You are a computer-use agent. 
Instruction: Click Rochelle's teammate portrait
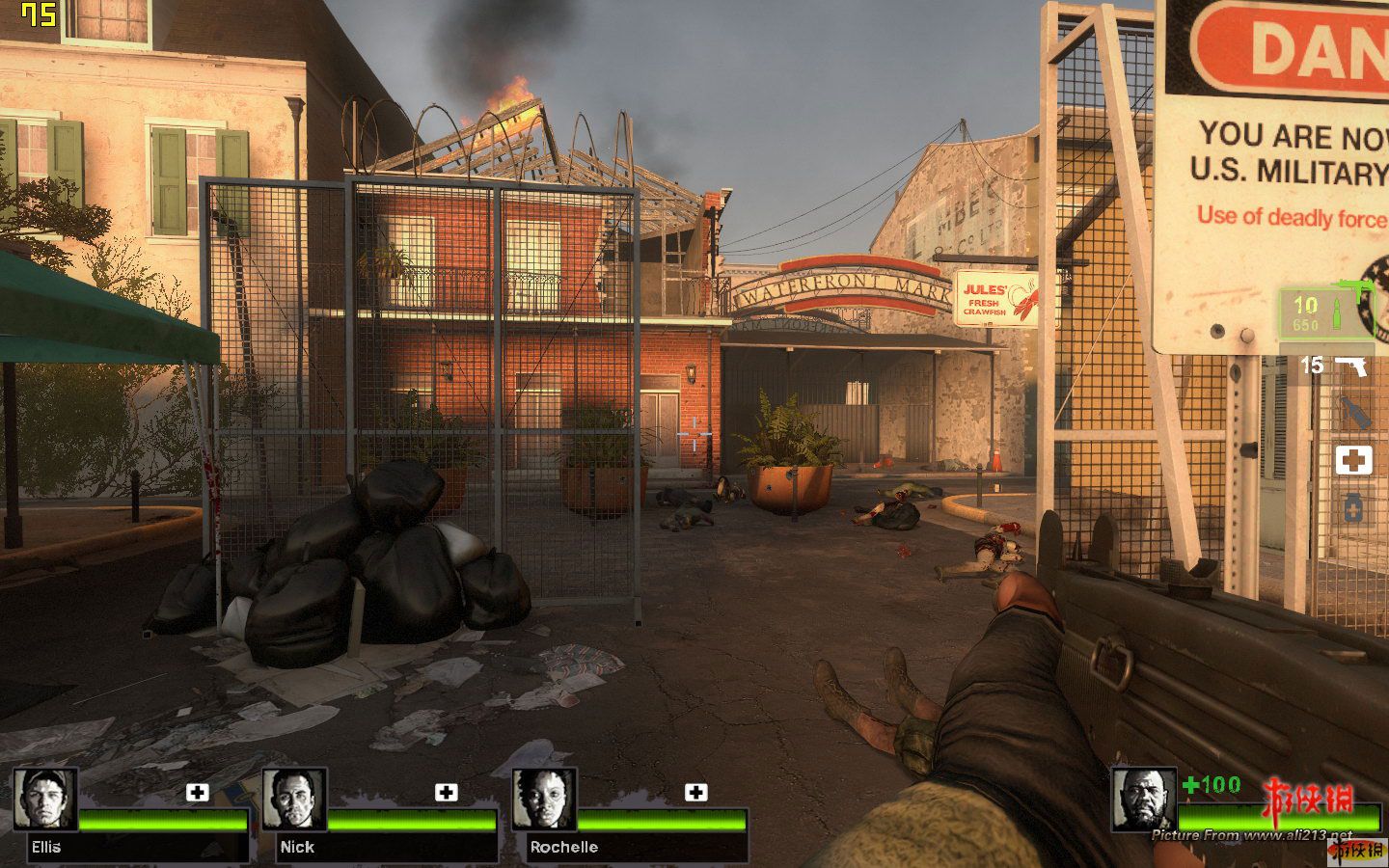(x=544, y=800)
